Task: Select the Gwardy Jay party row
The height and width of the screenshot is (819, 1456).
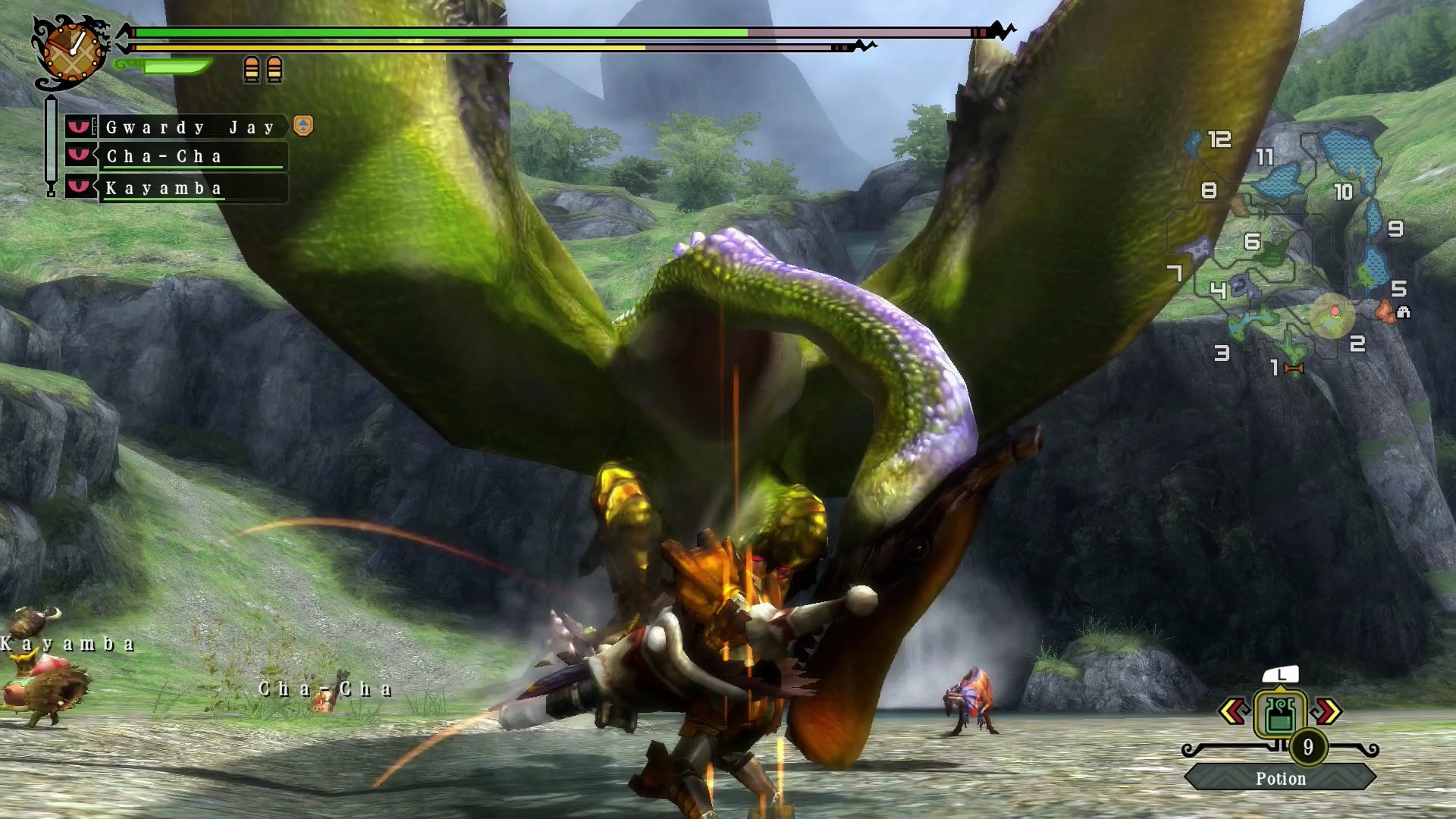Action: 190,127
